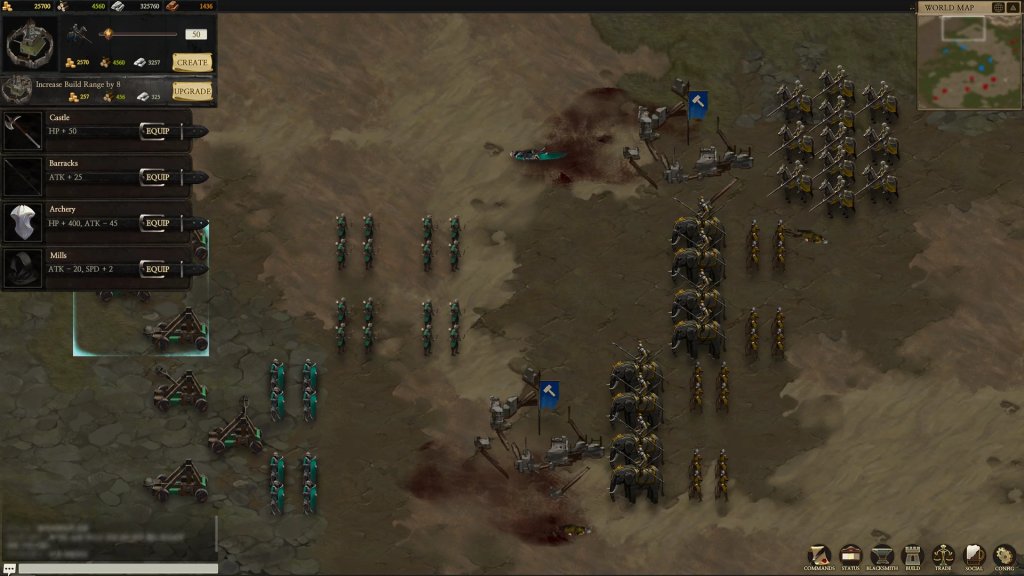Click the CREATE unit button
The image size is (1024, 576).
pos(192,62)
